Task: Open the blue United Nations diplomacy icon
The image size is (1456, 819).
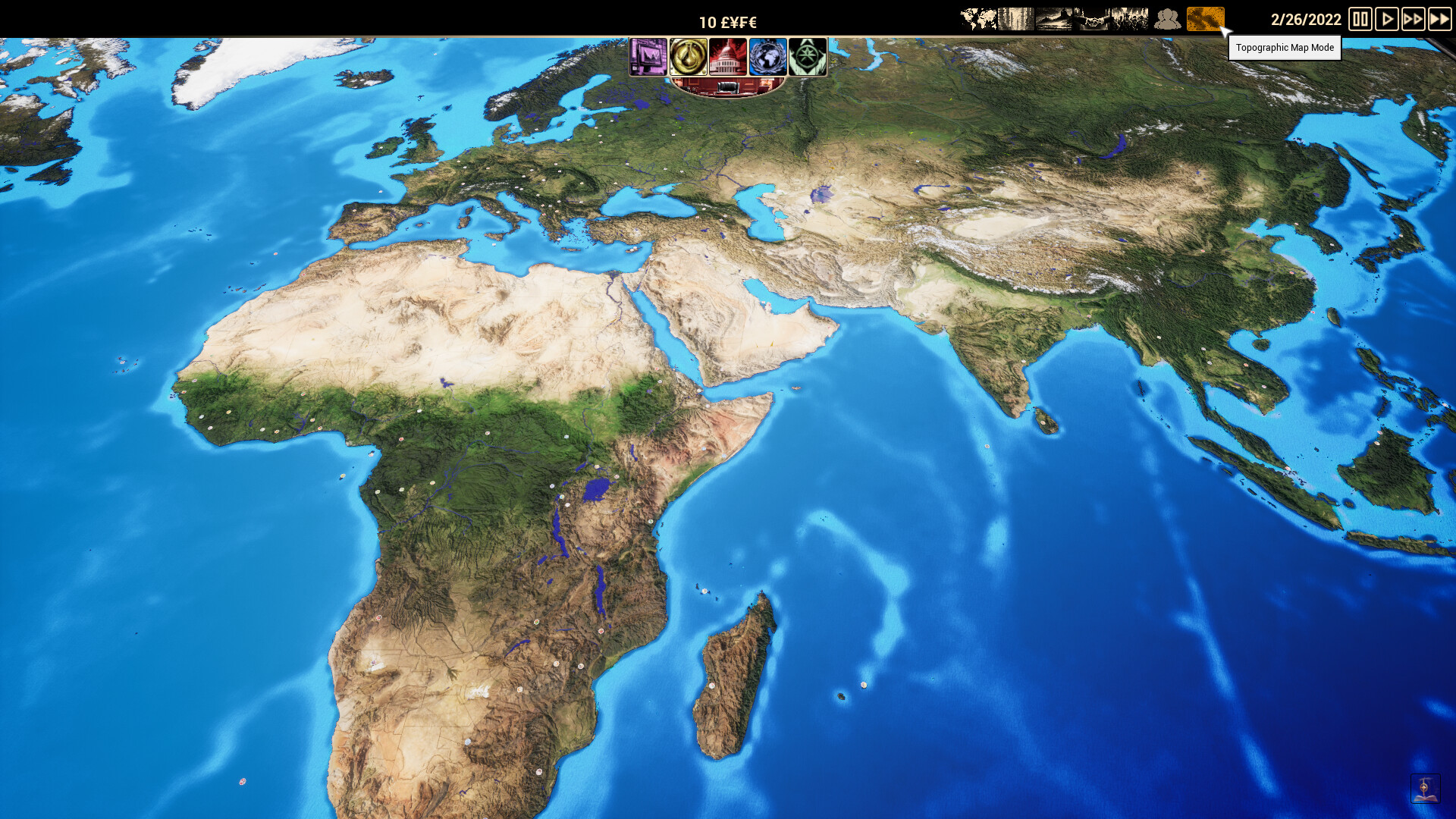Action: click(767, 58)
